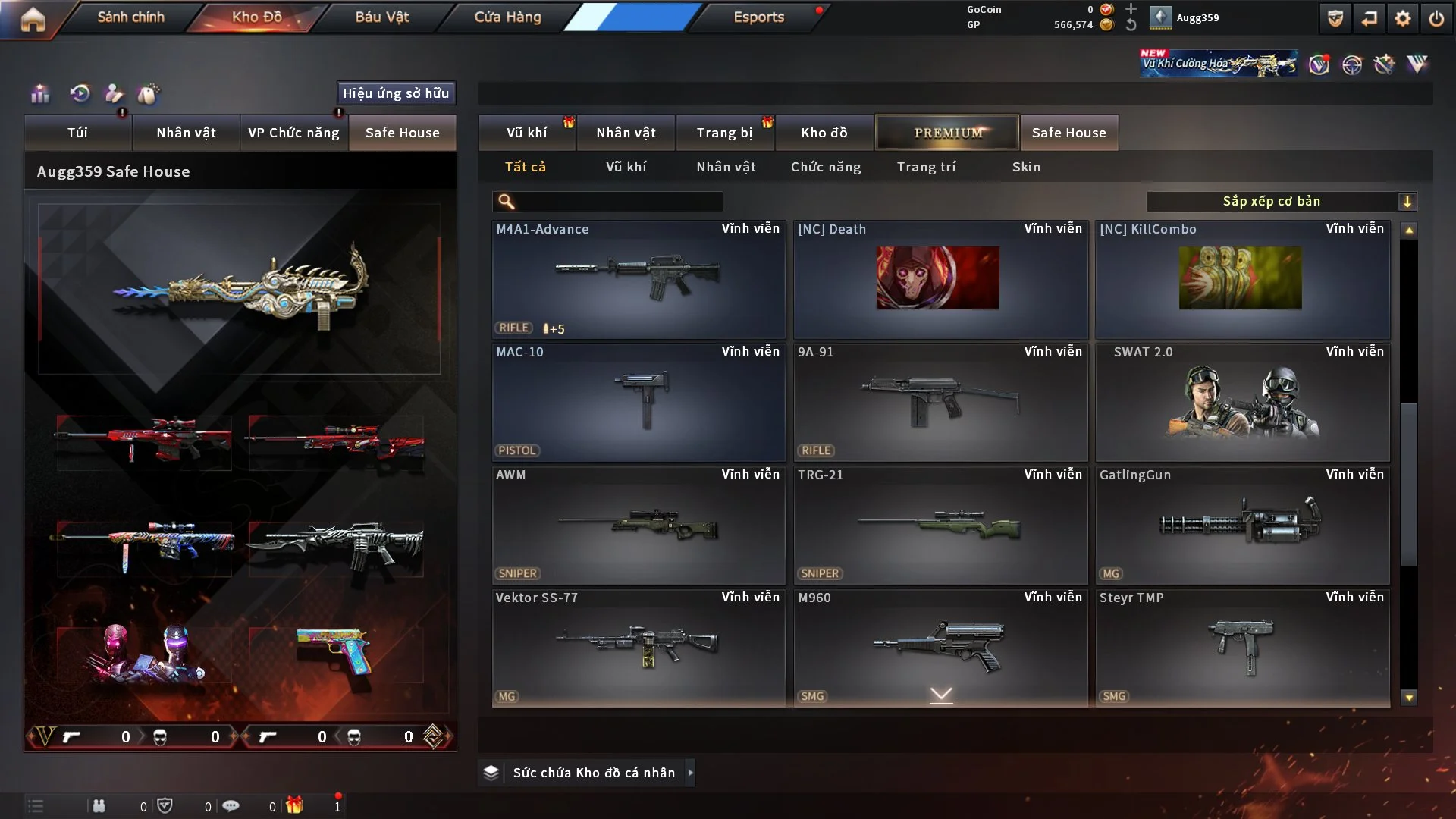Pick the GatlingGun item tile
Viewport: 1456px width, 819px height.
click(x=1242, y=525)
